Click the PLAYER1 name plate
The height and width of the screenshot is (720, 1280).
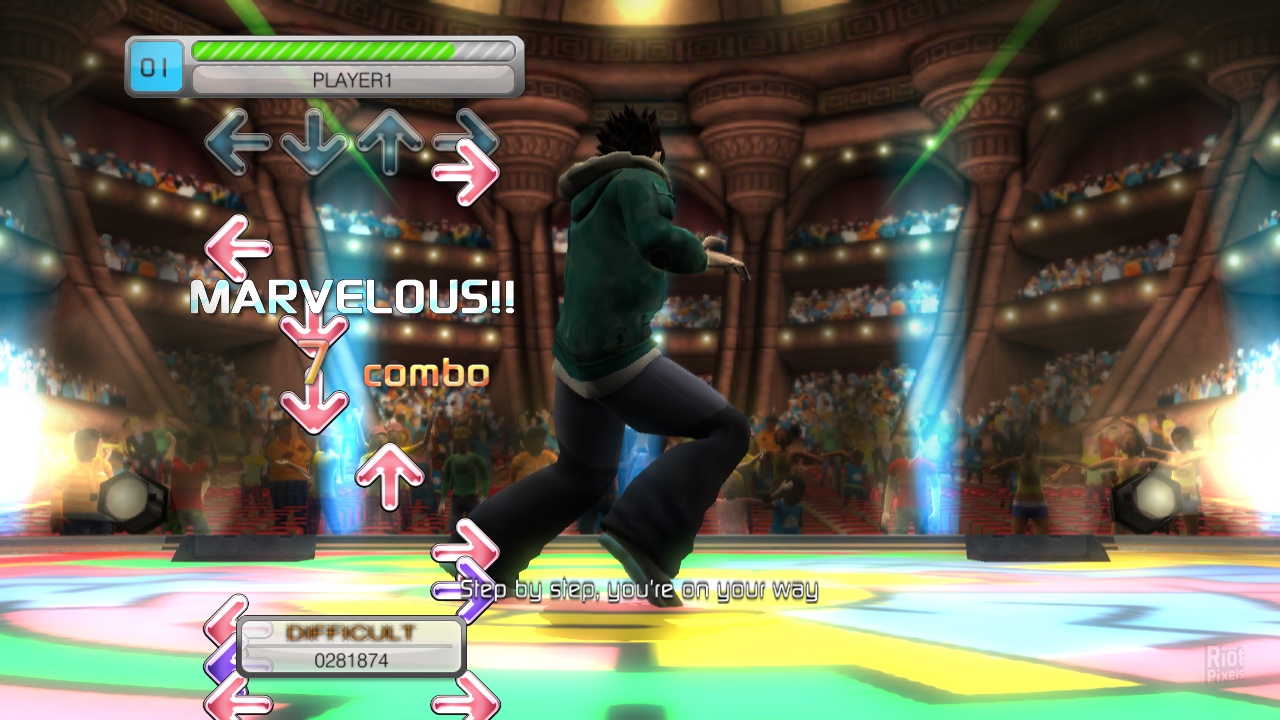[x=352, y=81]
